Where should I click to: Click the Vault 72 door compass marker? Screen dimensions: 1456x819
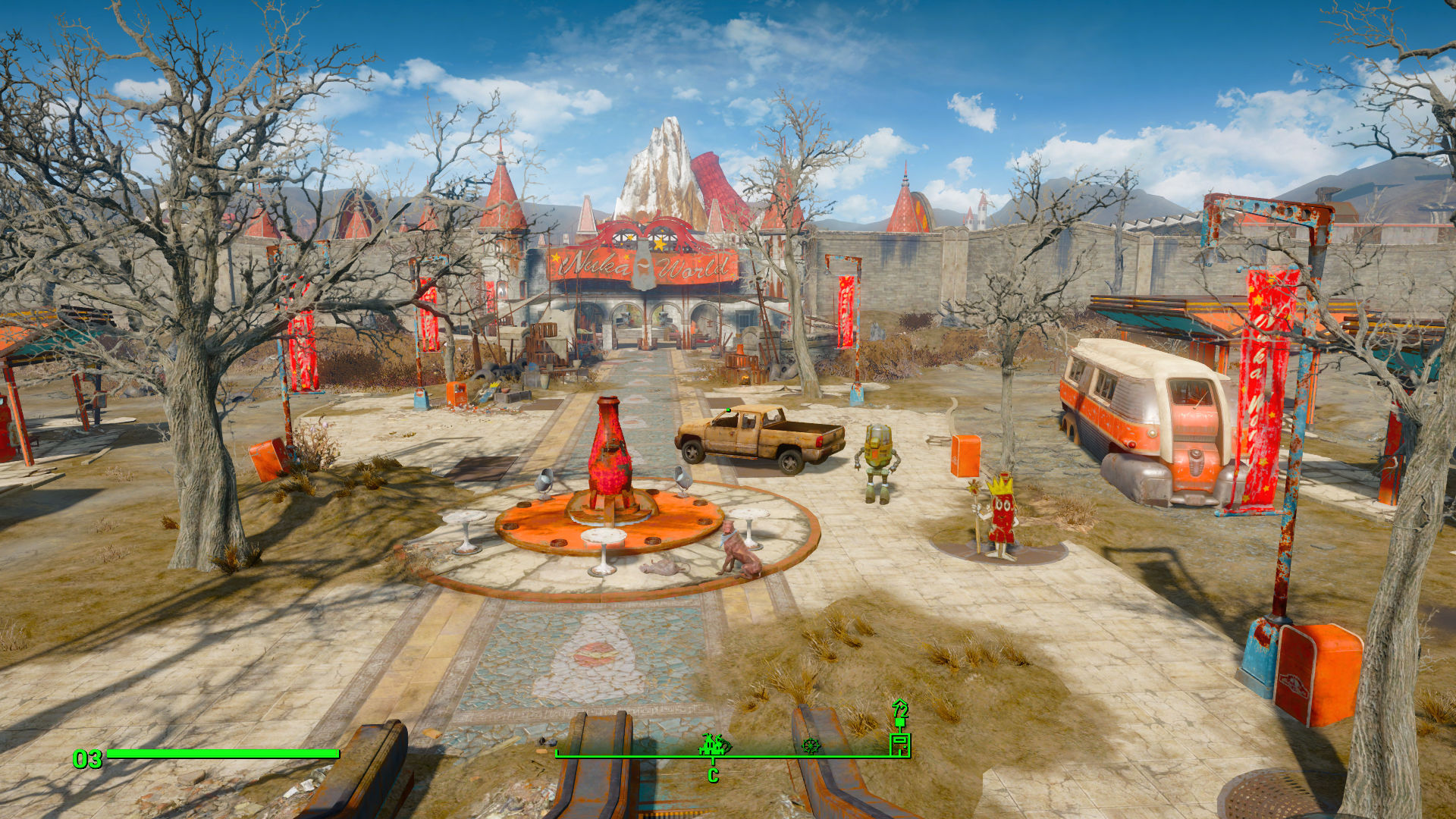coord(899,744)
